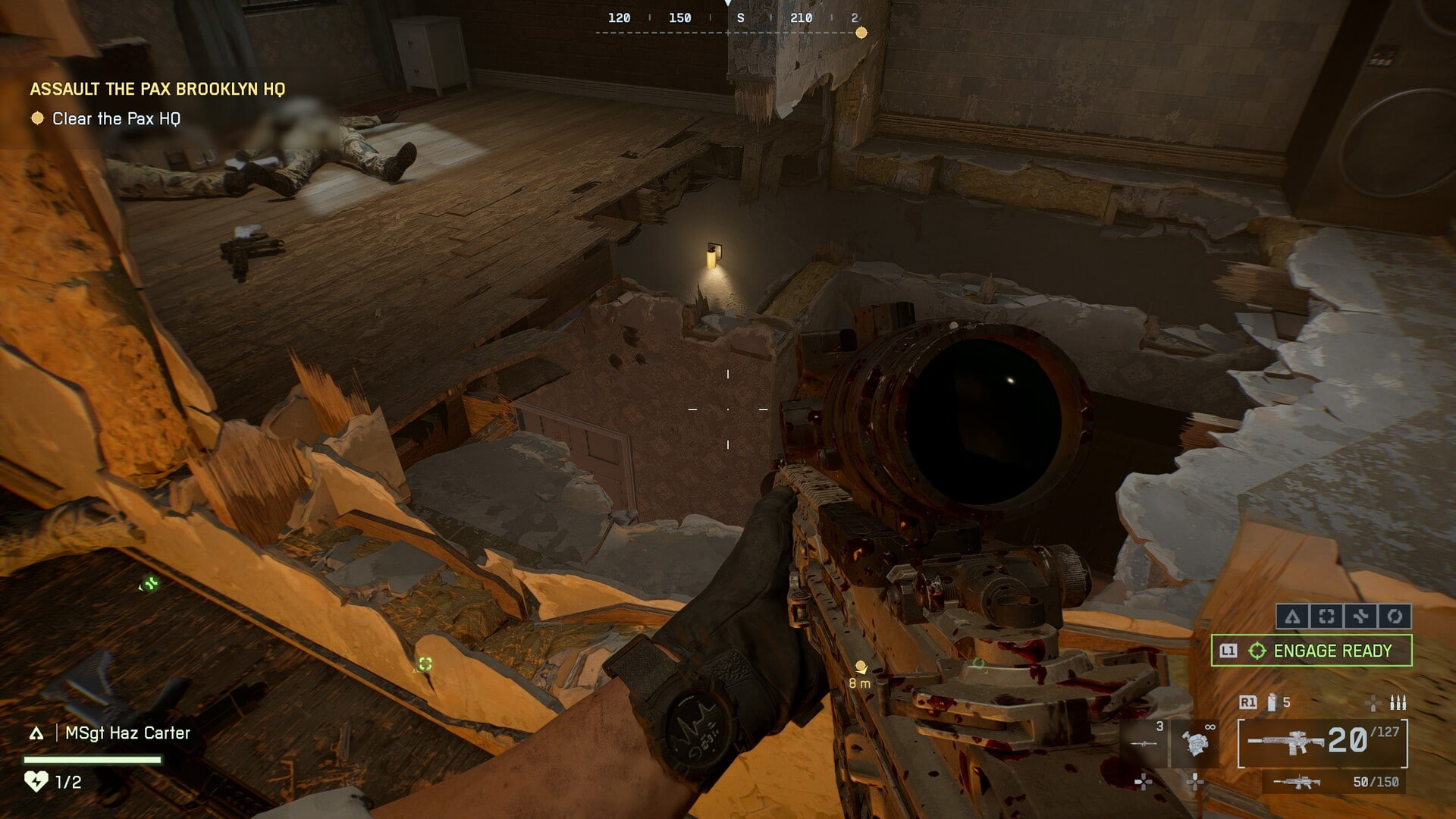Click the hold-position brackets command icon
Viewport: 1456px width, 819px height.
pyautogui.click(x=1326, y=616)
